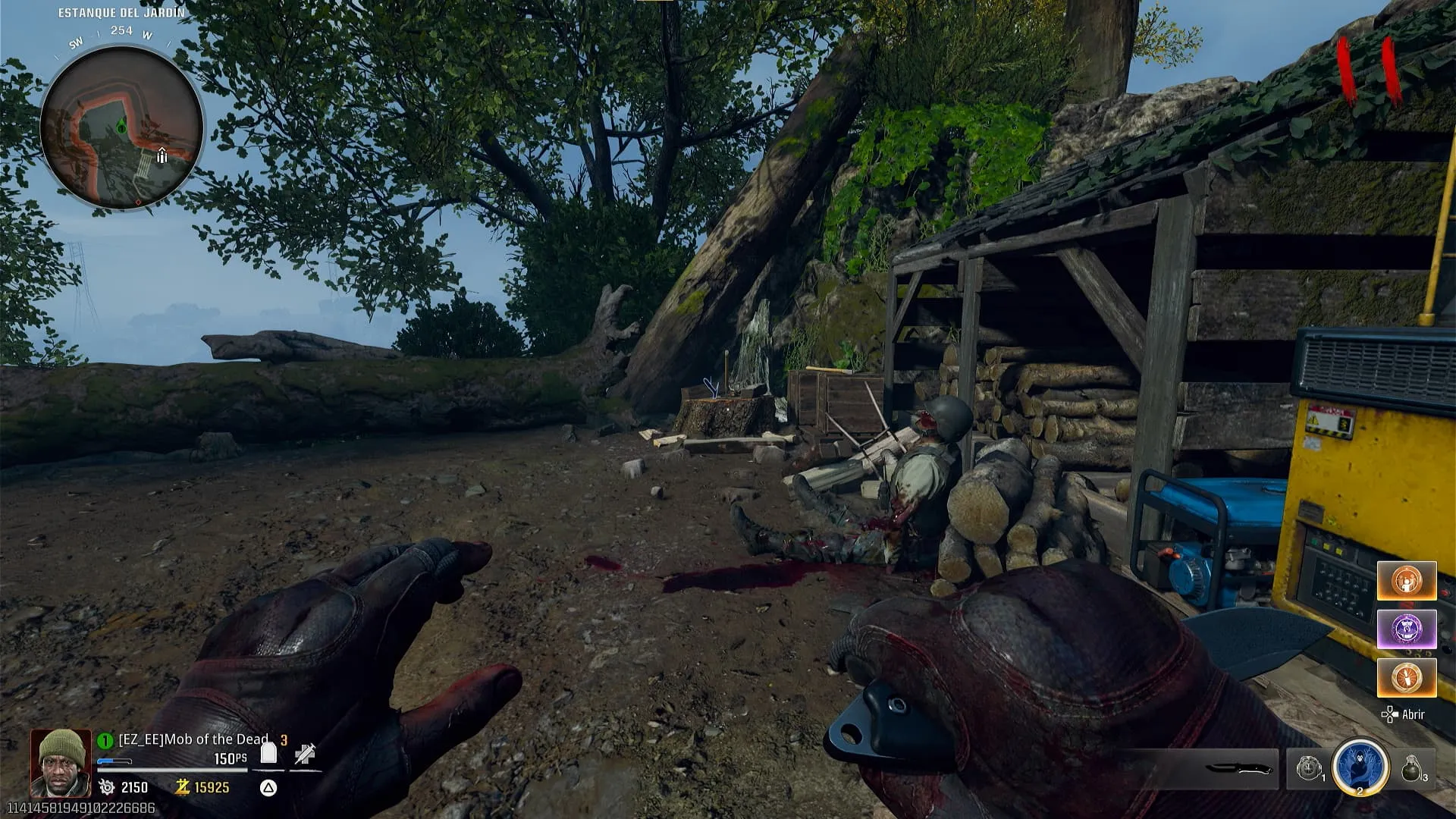Select the purple gobblegum slot
The image size is (1456, 819).
point(1407,629)
